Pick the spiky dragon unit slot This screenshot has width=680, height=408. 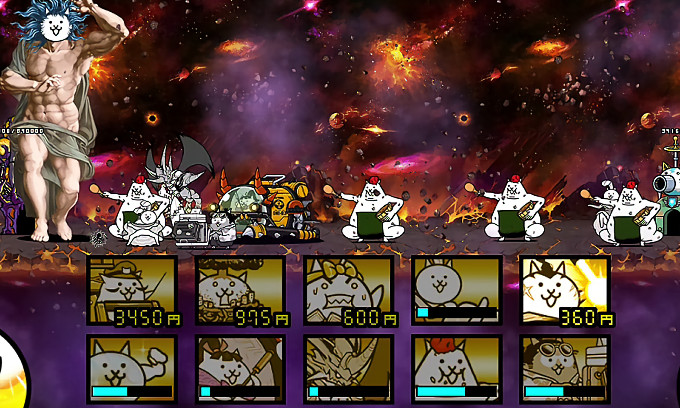pyautogui.click(x=348, y=368)
